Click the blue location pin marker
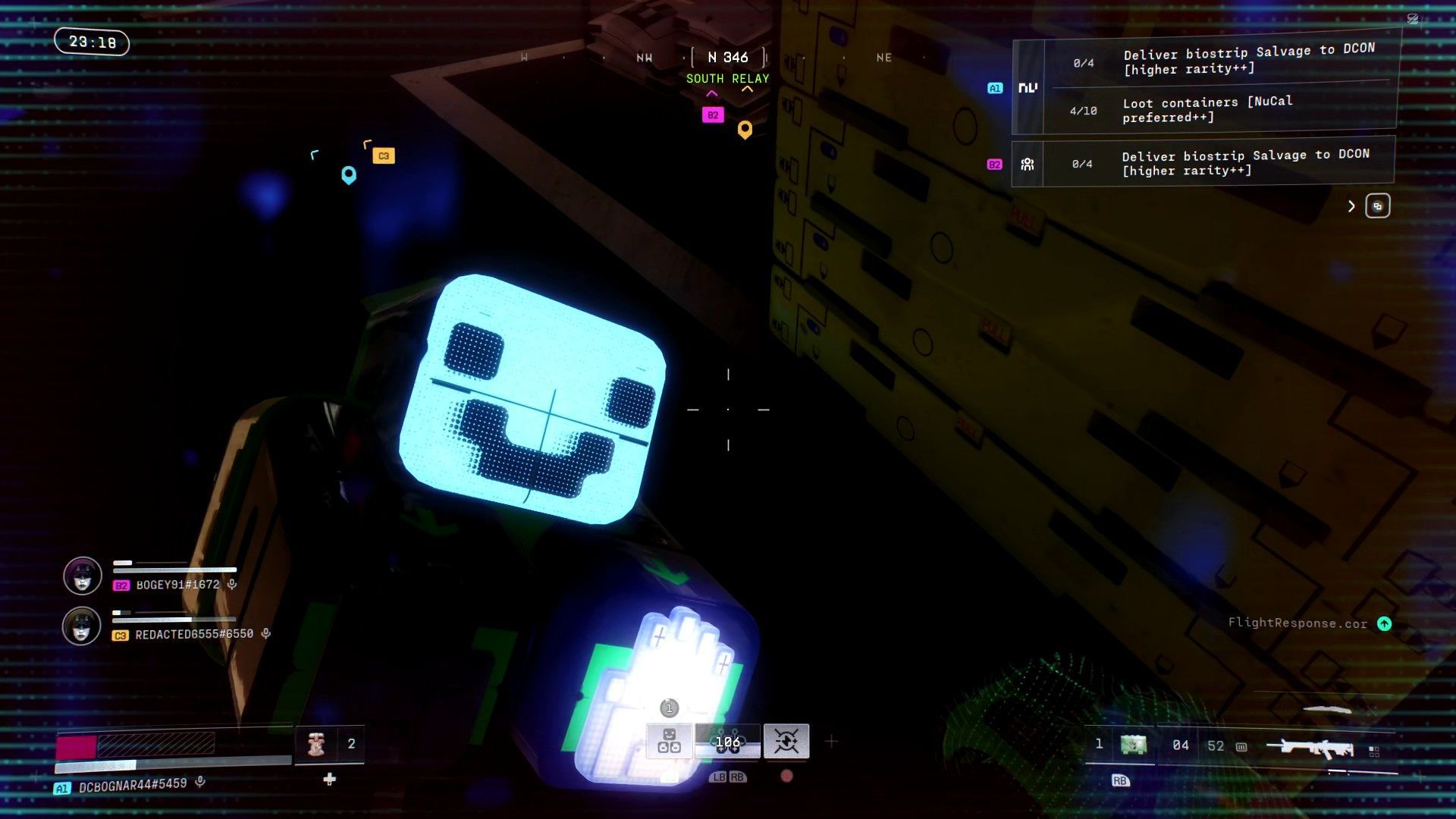Viewport: 1456px width, 819px height. click(349, 175)
